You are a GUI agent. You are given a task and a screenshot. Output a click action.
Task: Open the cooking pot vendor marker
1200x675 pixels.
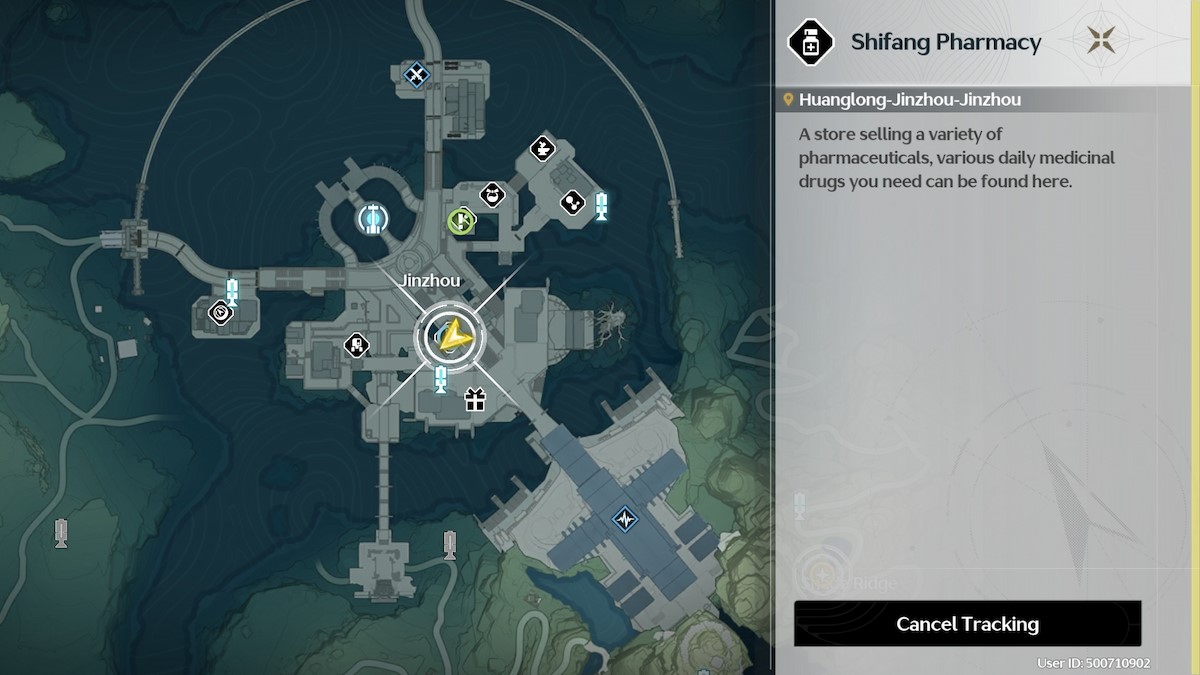(491, 194)
